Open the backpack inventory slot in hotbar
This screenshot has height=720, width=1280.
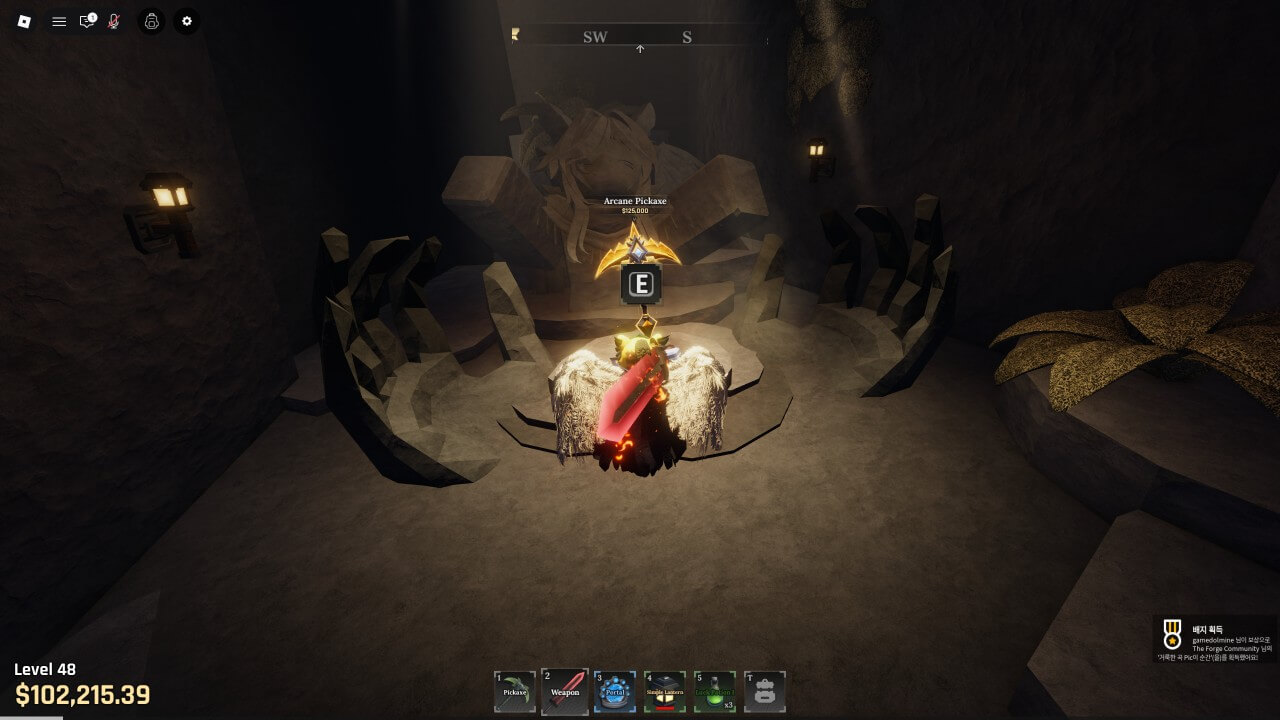pyautogui.click(x=765, y=691)
